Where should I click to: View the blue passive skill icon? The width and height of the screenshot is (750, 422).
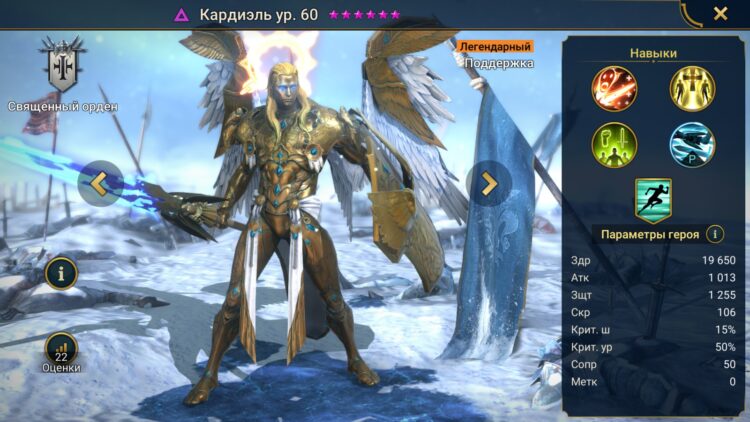click(692, 143)
